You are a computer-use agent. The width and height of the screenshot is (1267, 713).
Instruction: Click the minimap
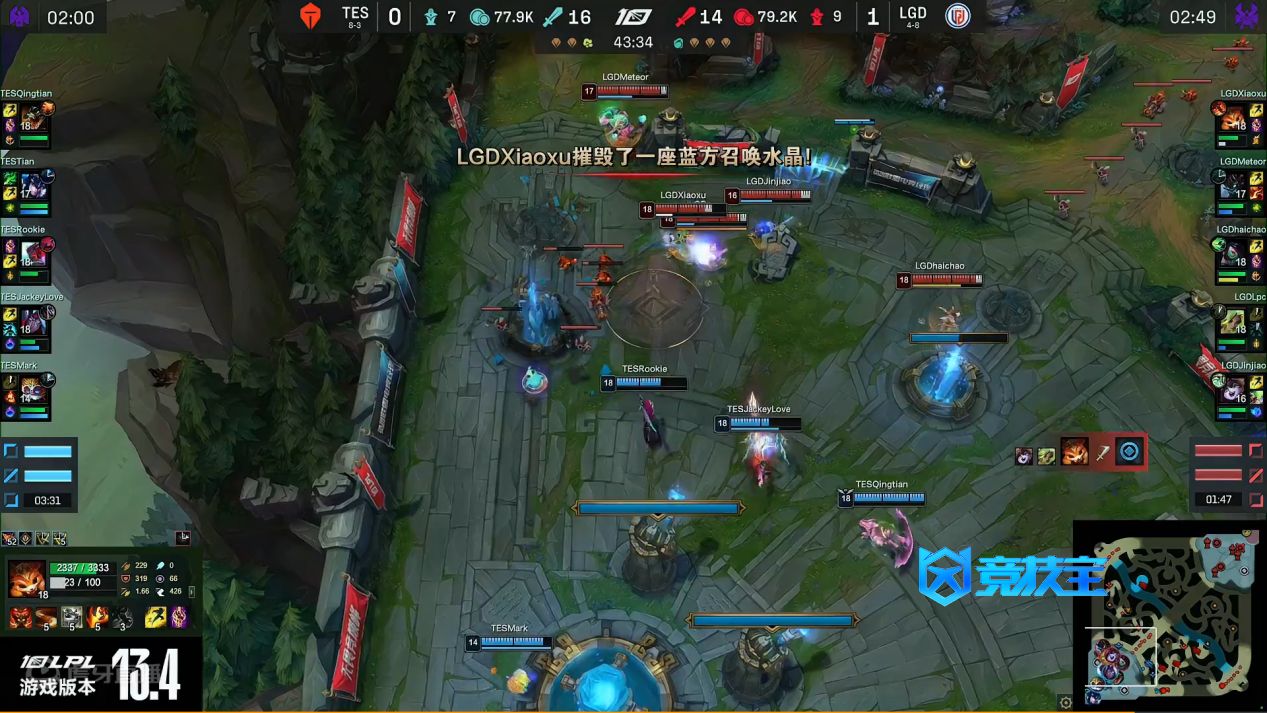[x=1168, y=616]
